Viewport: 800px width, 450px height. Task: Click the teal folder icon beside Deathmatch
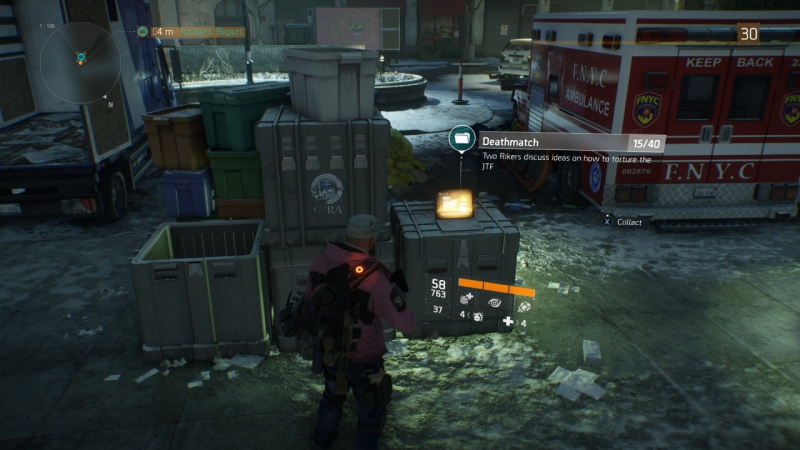pyautogui.click(x=462, y=139)
